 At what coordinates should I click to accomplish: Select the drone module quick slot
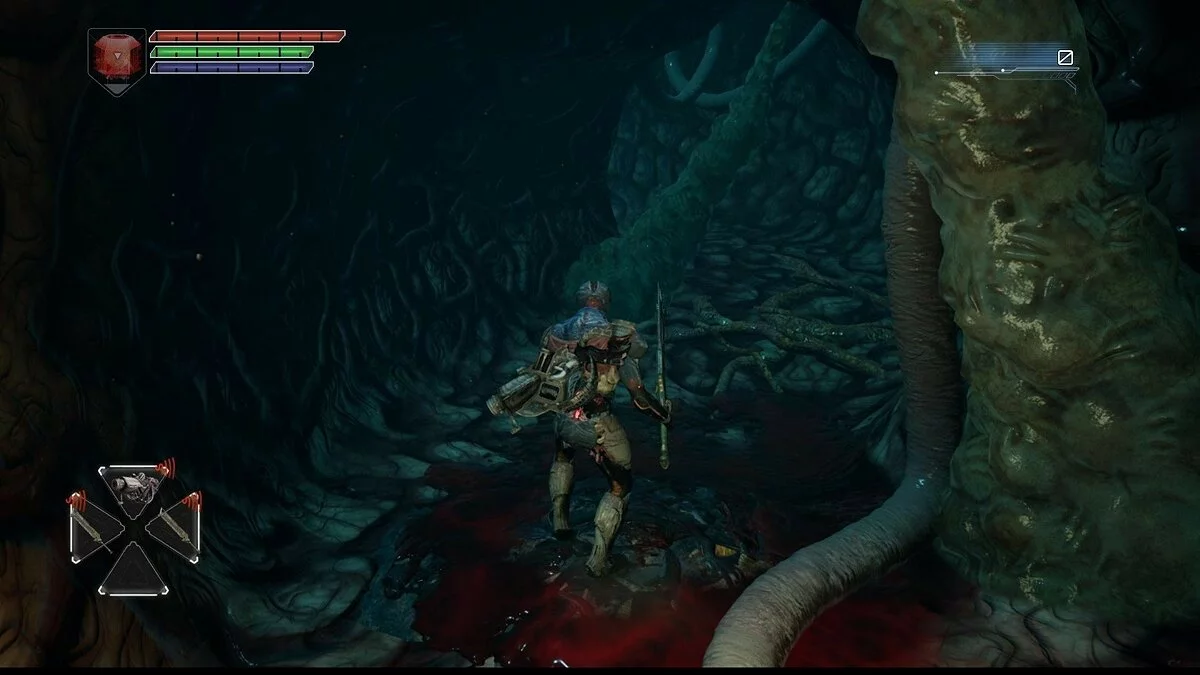[133, 489]
